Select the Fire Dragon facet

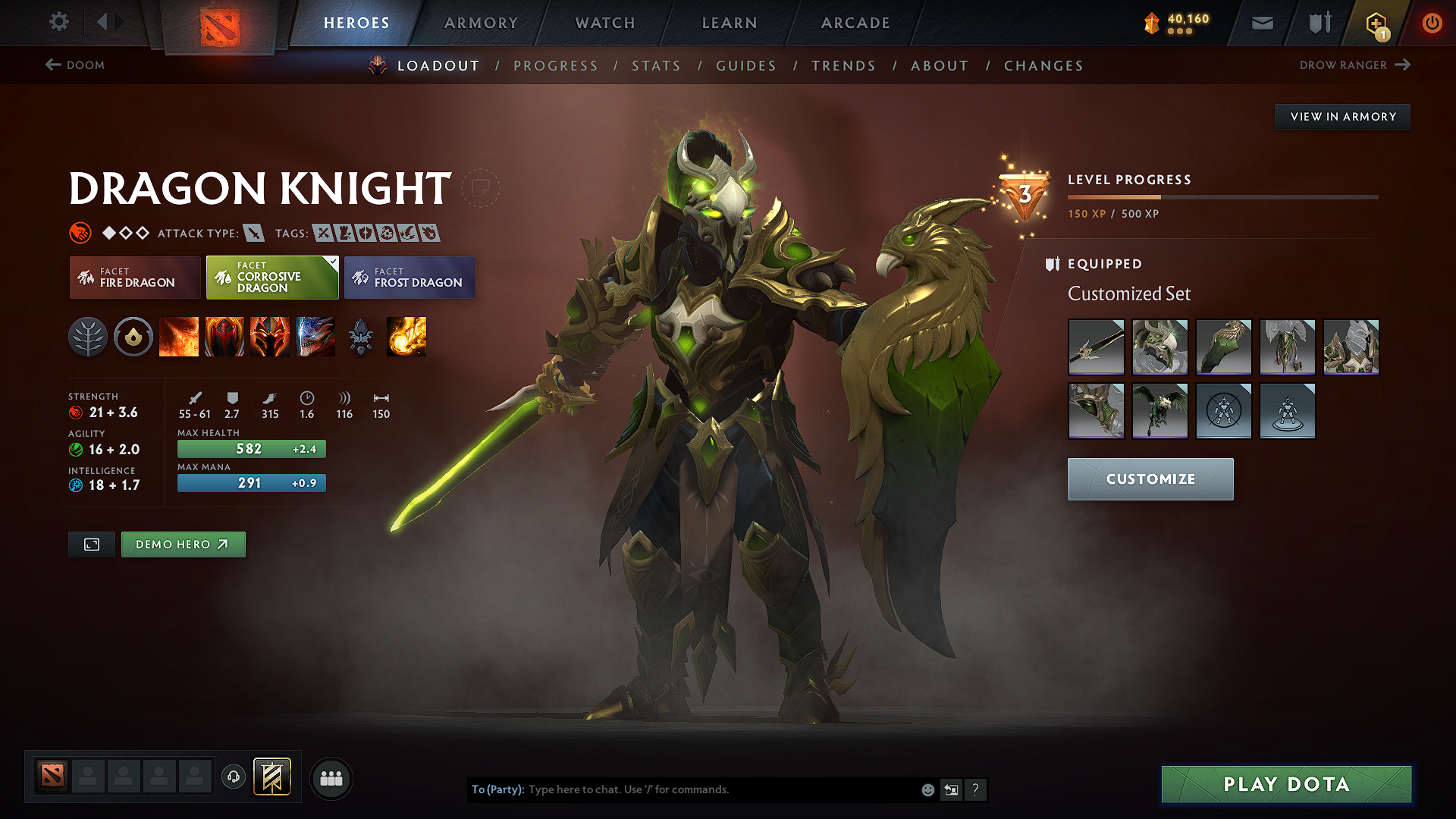coord(134,278)
